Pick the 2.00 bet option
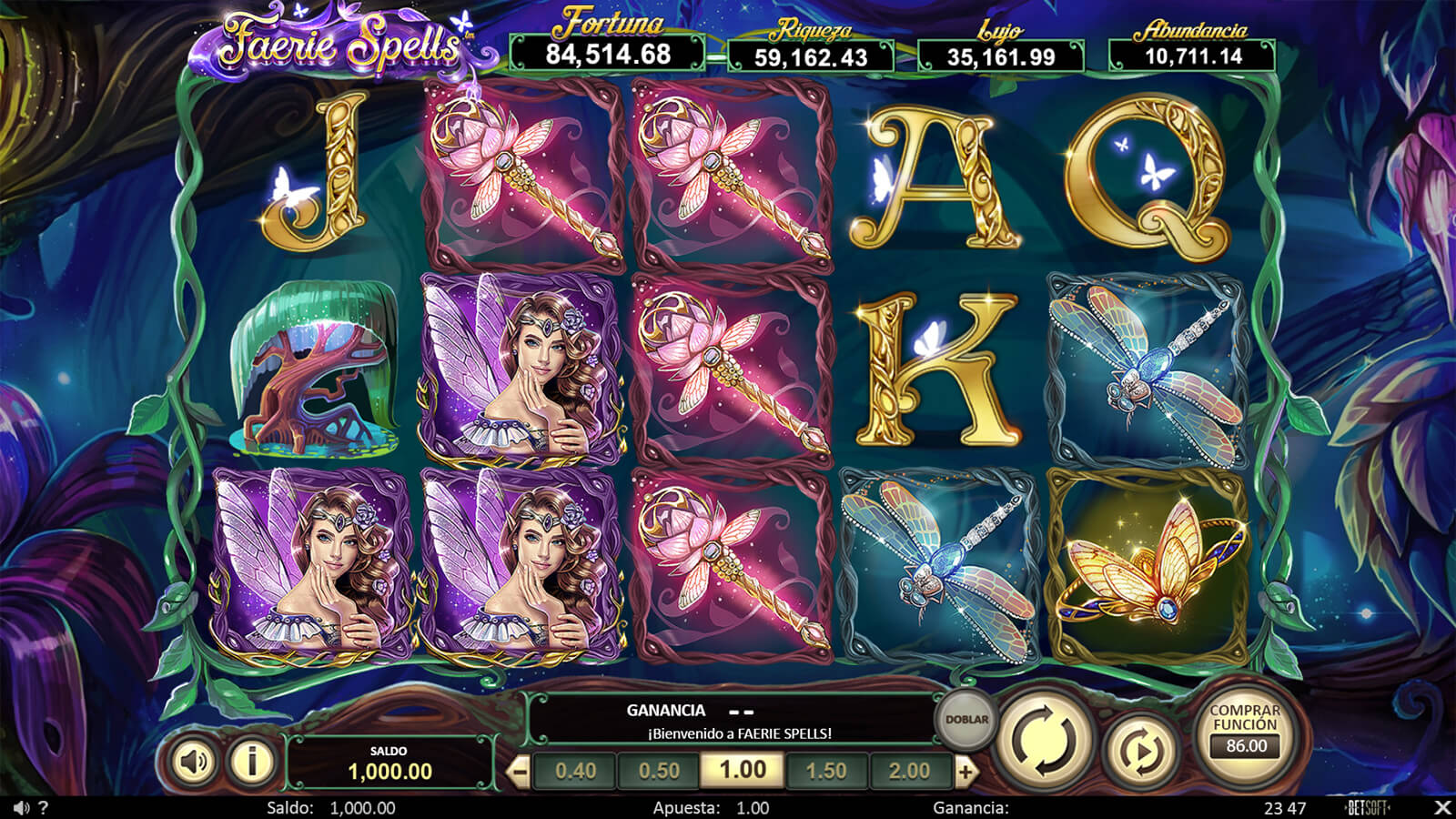 click(x=909, y=771)
